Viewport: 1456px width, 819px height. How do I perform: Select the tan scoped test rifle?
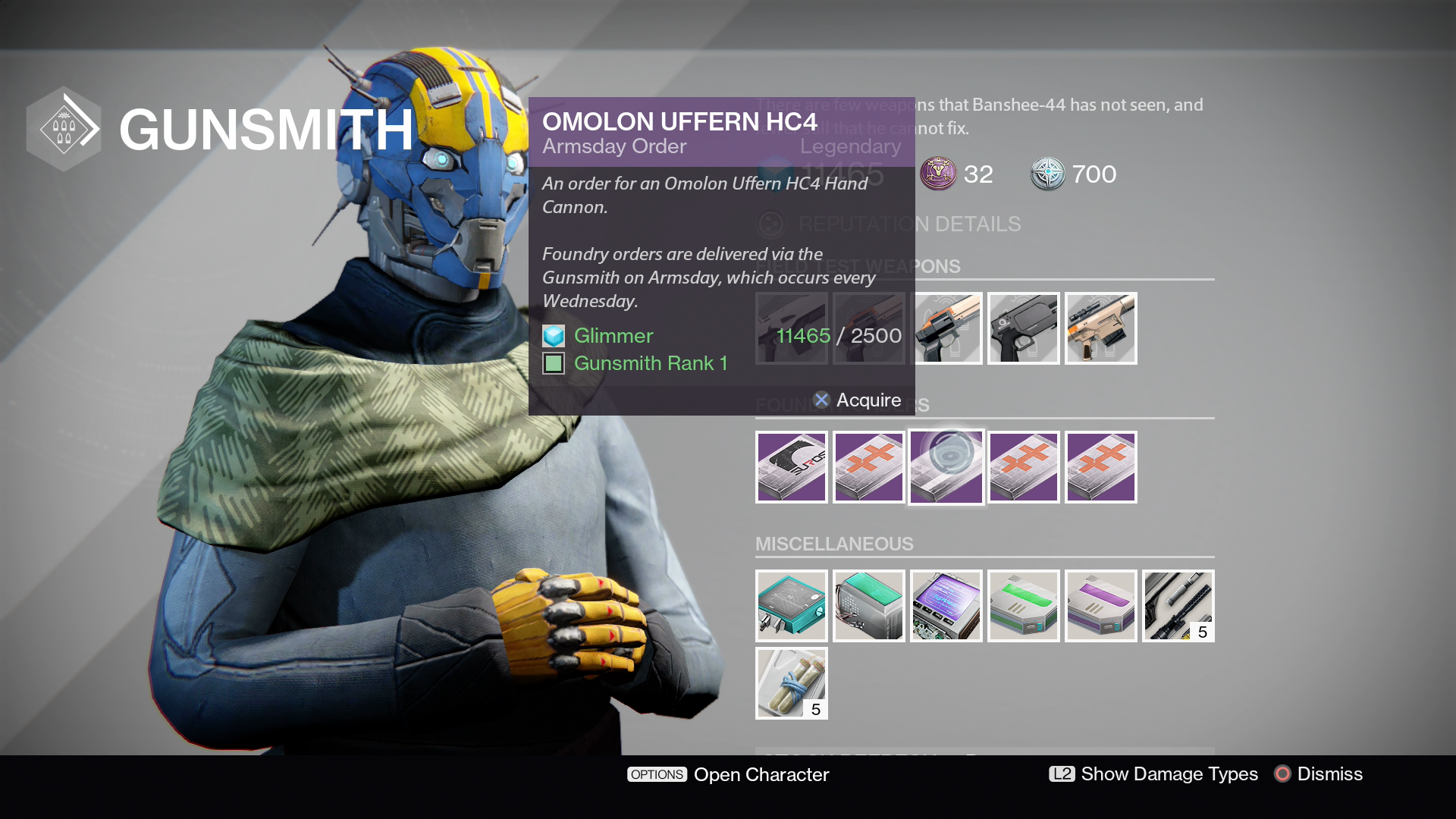[x=1101, y=328]
